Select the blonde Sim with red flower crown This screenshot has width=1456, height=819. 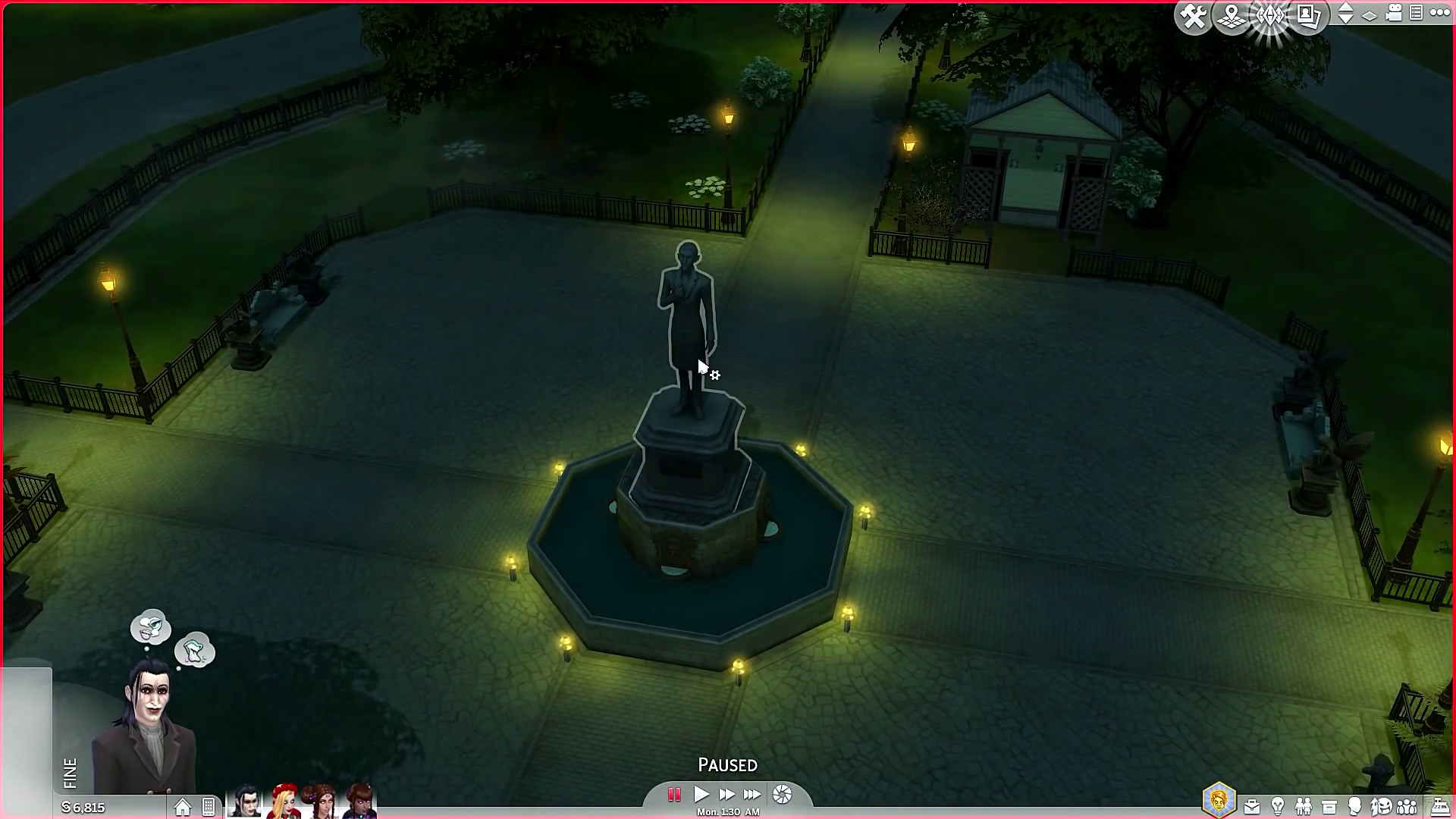(x=284, y=802)
